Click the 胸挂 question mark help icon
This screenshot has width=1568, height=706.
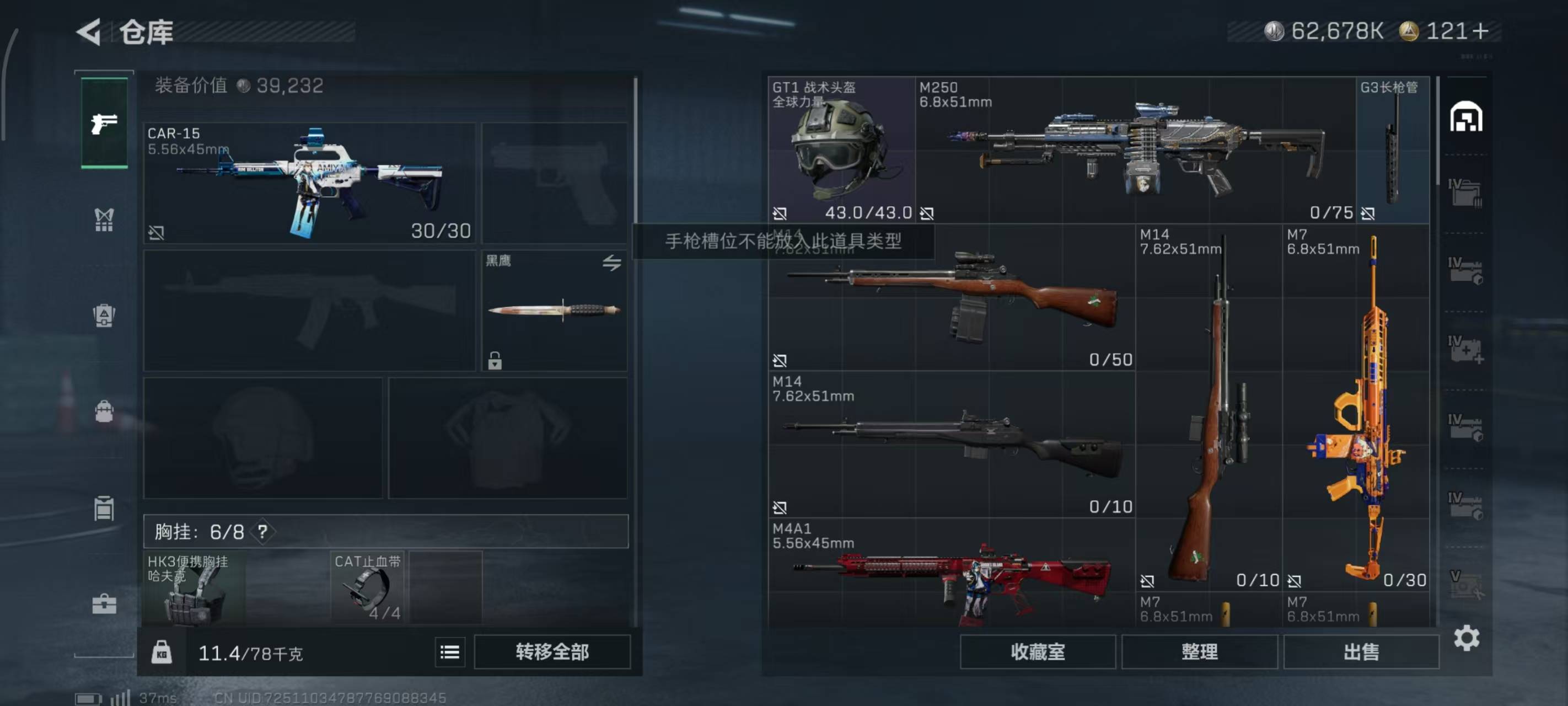pyautogui.click(x=262, y=532)
